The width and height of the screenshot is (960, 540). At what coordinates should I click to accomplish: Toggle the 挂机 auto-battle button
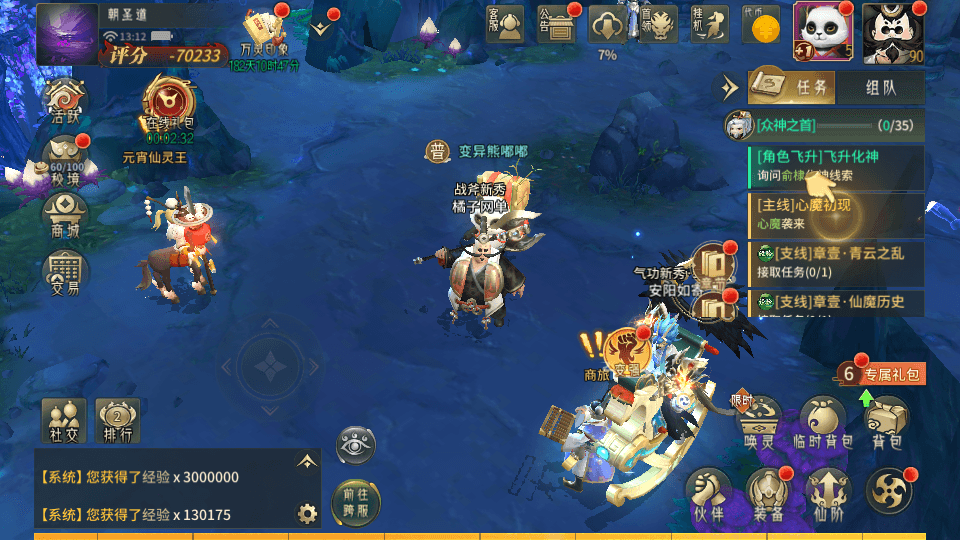pyautogui.click(x=709, y=24)
